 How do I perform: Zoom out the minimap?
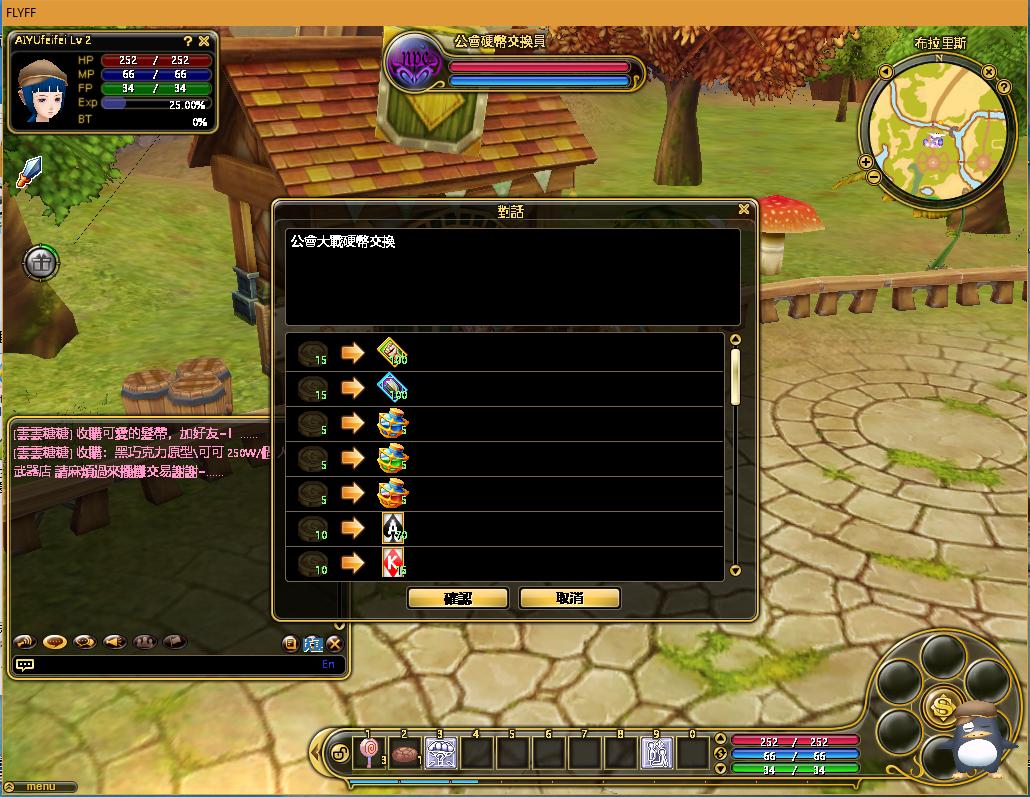[873, 177]
